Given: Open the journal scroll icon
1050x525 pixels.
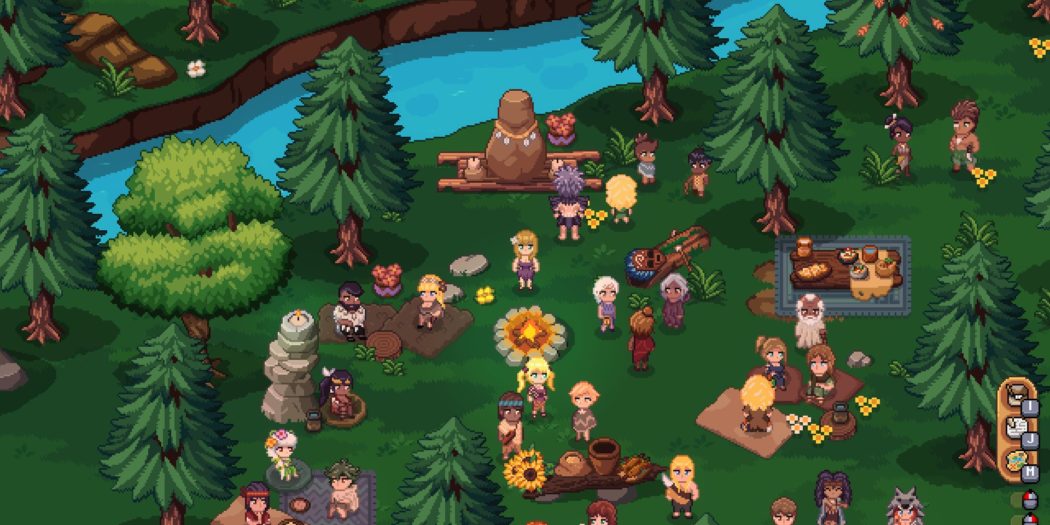Looking at the screenshot, I should (x=1015, y=430).
